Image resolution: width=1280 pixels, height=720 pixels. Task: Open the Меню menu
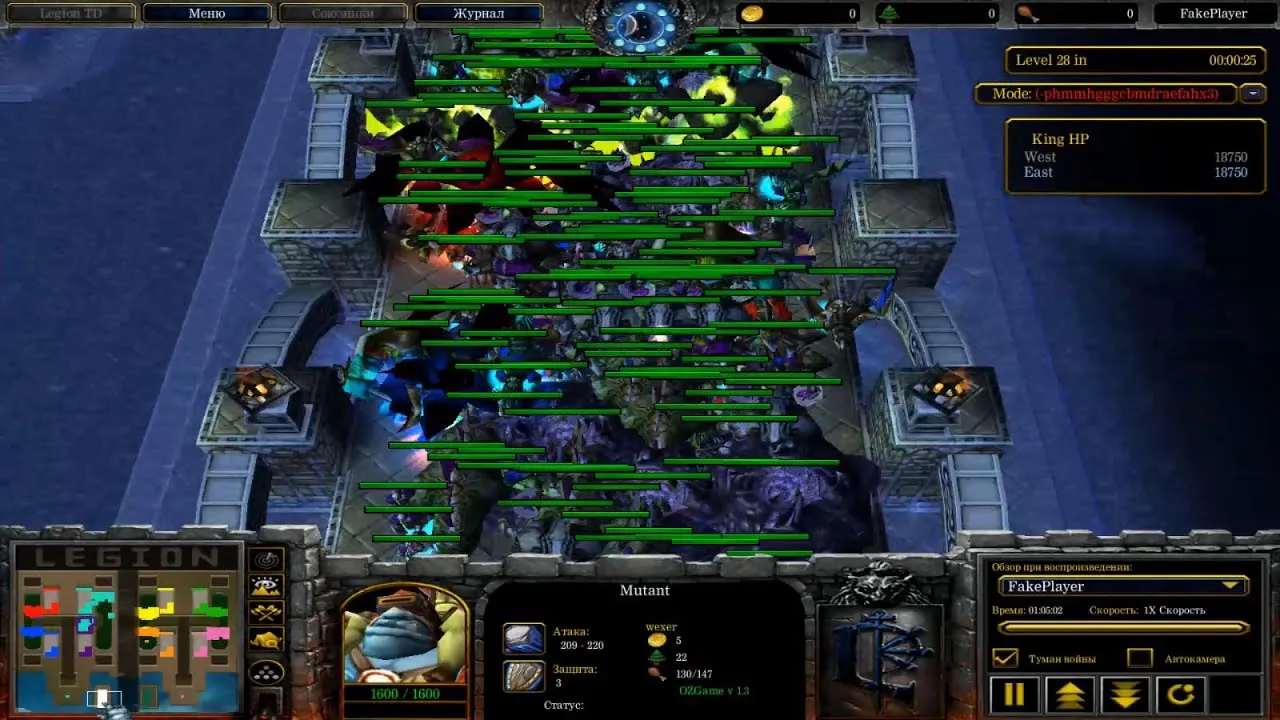(207, 13)
